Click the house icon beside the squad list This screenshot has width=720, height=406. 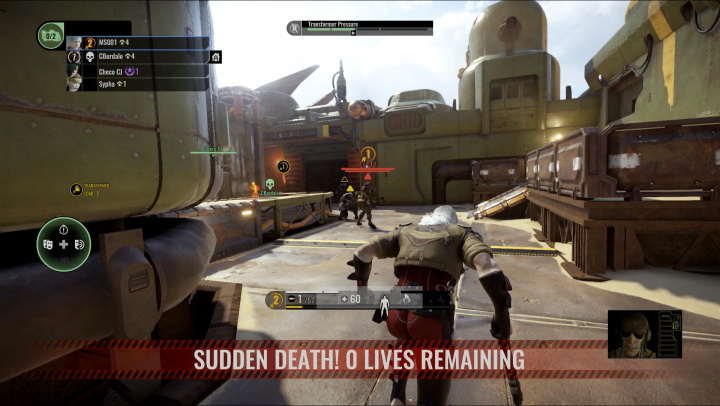pos(216,57)
